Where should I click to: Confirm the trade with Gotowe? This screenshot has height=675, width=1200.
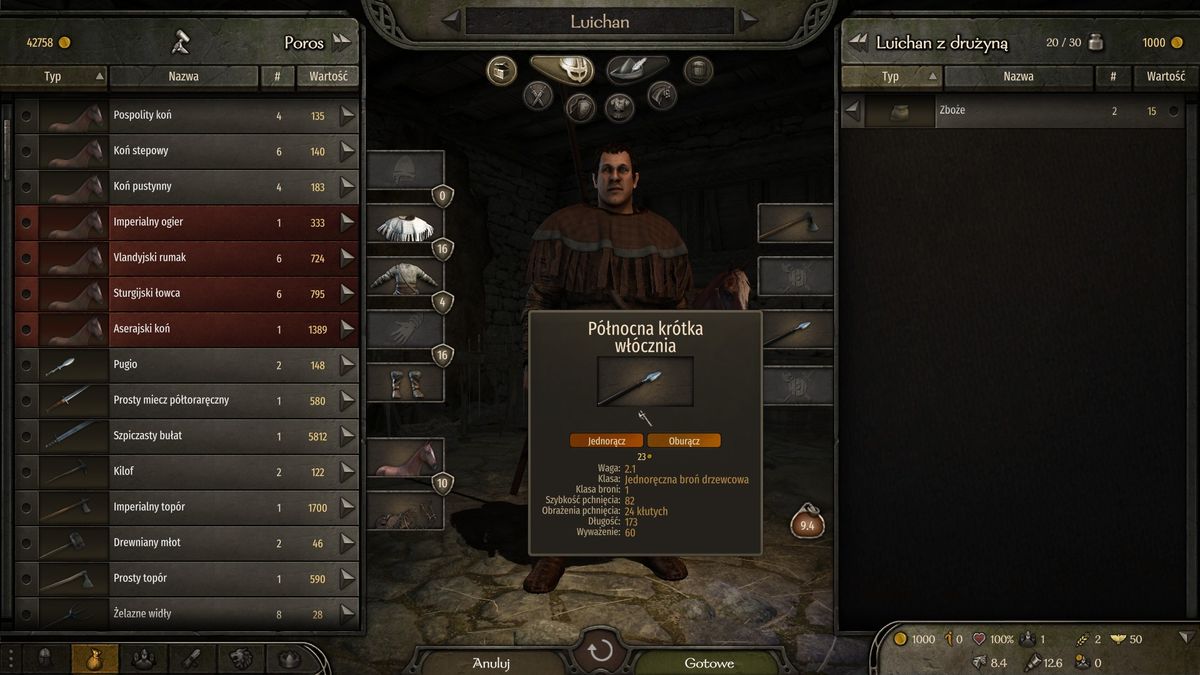click(709, 662)
